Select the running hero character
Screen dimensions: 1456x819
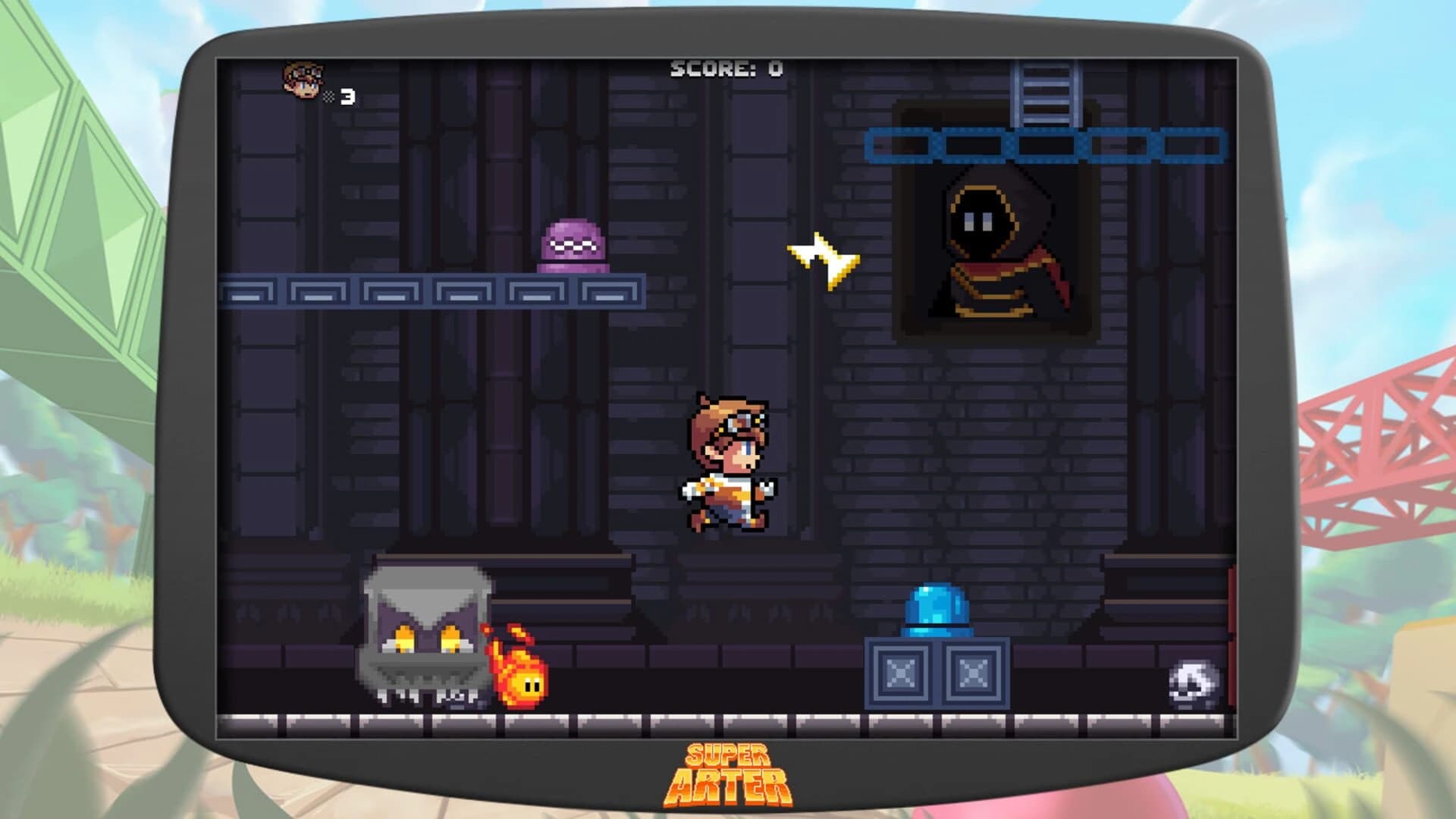pyautogui.click(x=728, y=463)
